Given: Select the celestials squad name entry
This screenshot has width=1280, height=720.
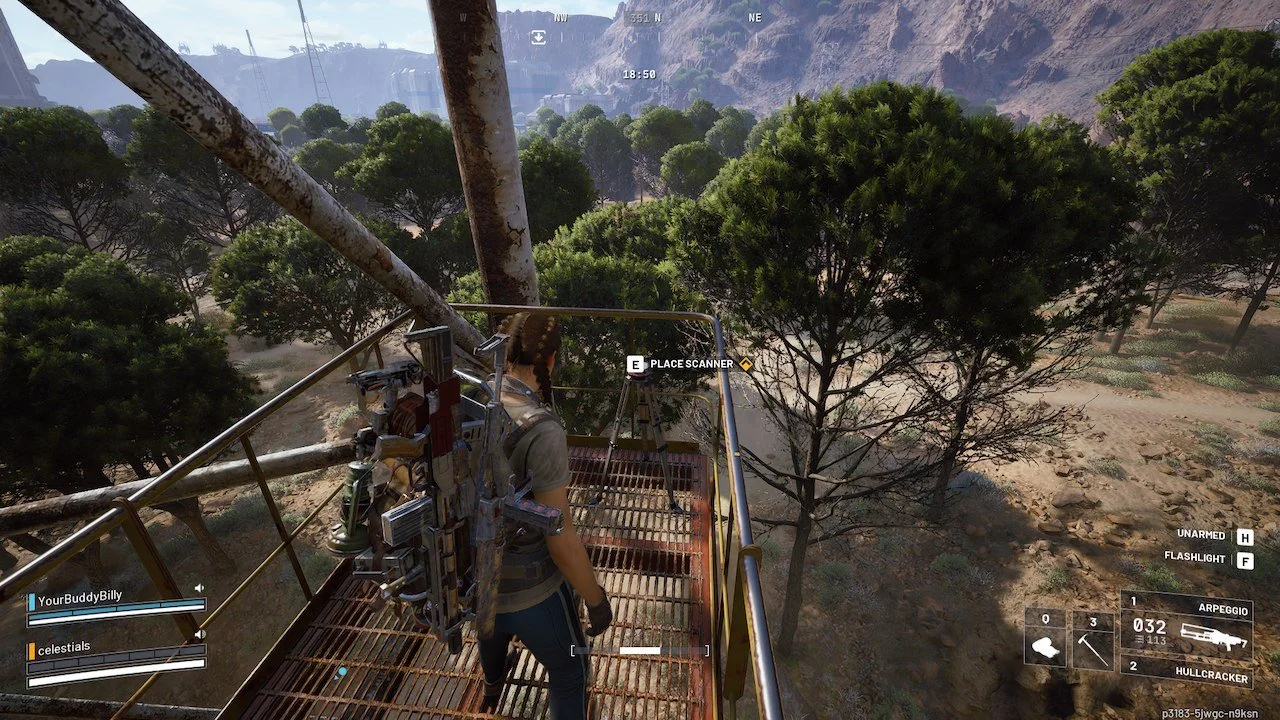Looking at the screenshot, I should coord(64,648).
